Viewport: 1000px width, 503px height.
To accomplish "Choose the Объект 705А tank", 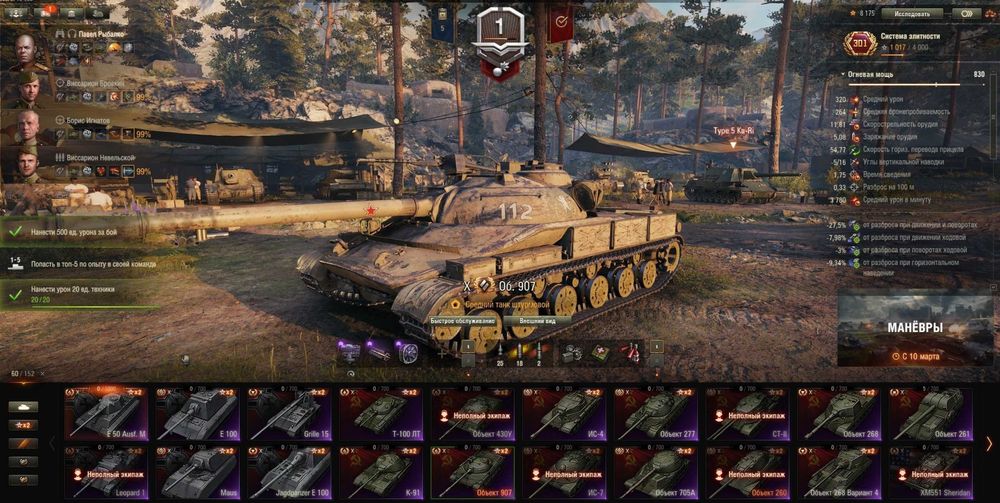I will click(656, 472).
